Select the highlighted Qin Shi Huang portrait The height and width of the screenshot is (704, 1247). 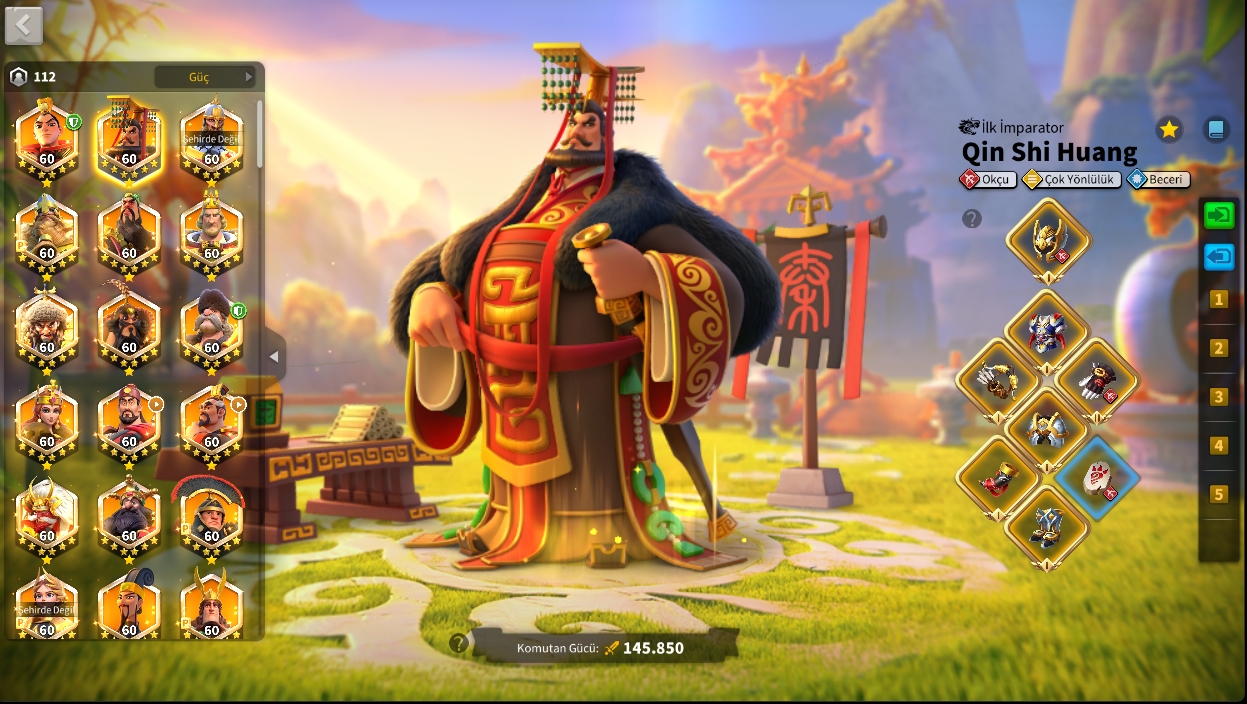pyautogui.click(x=129, y=138)
